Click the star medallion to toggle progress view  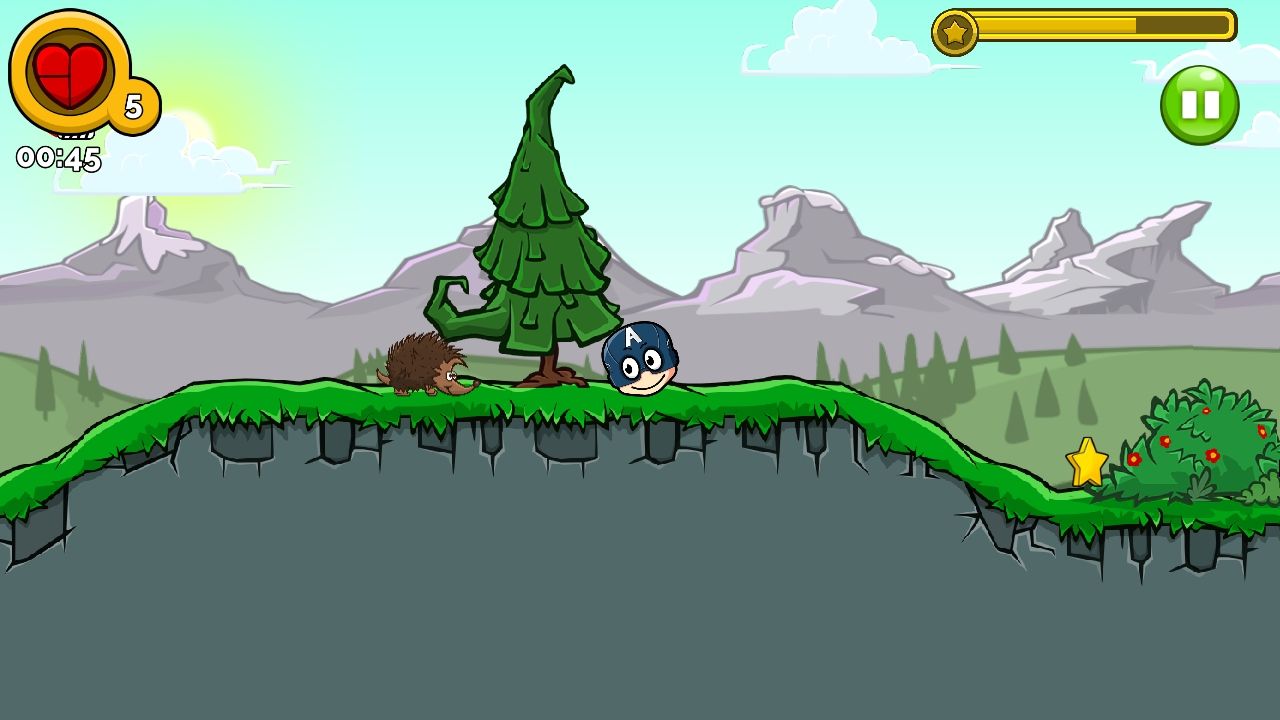955,30
